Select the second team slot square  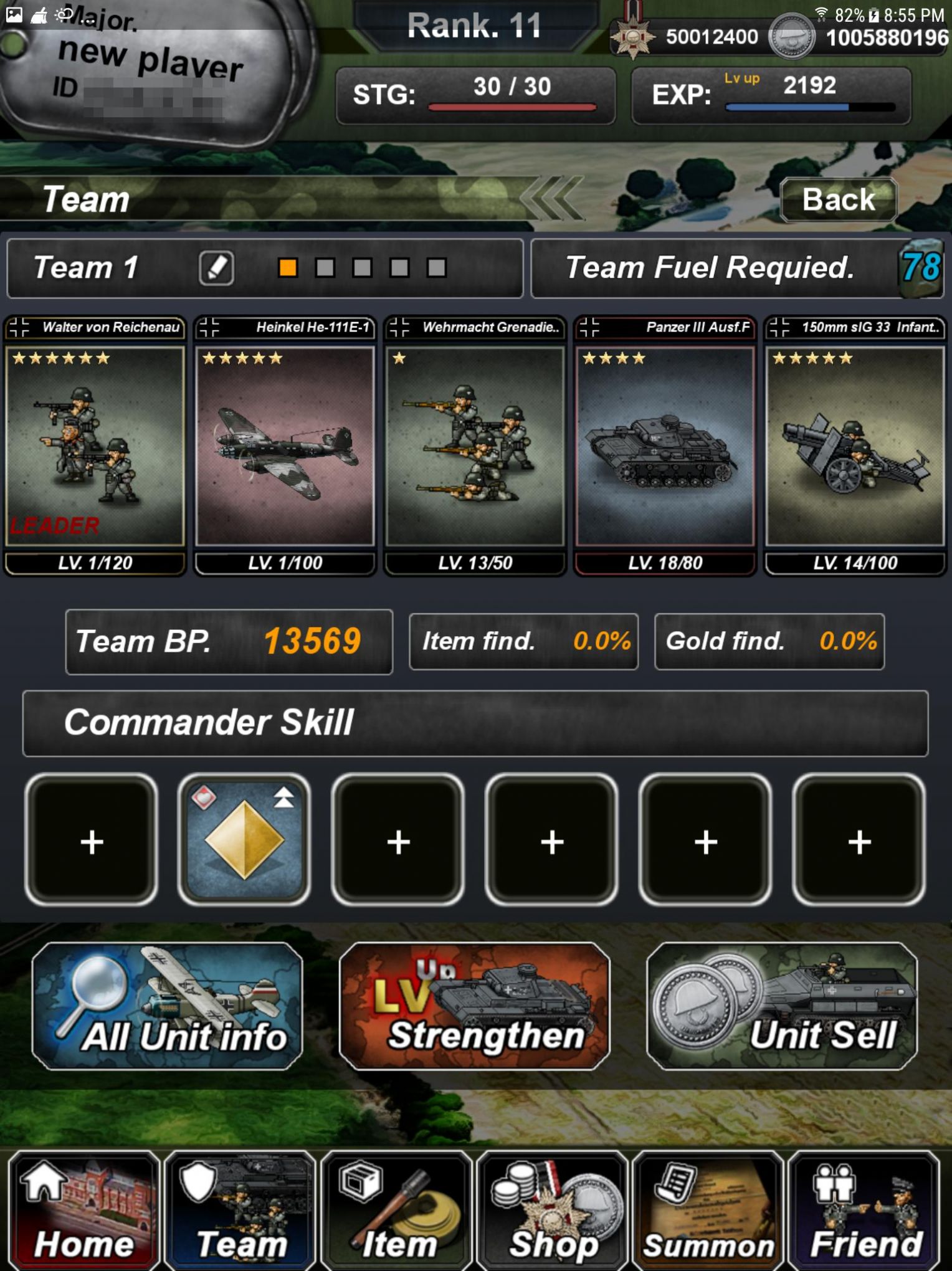tap(325, 267)
